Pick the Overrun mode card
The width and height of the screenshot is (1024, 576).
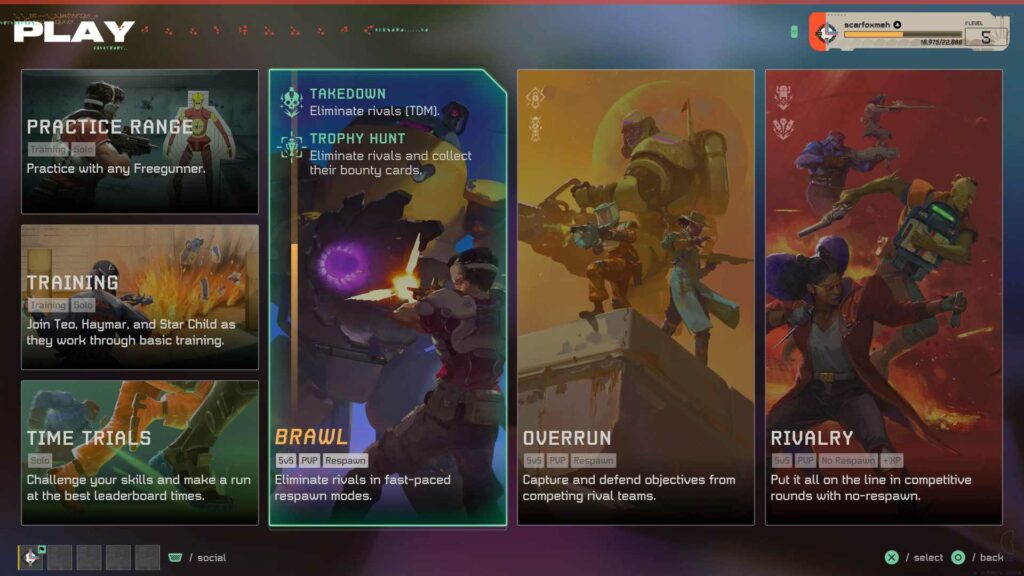pyautogui.click(x=635, y=297)
